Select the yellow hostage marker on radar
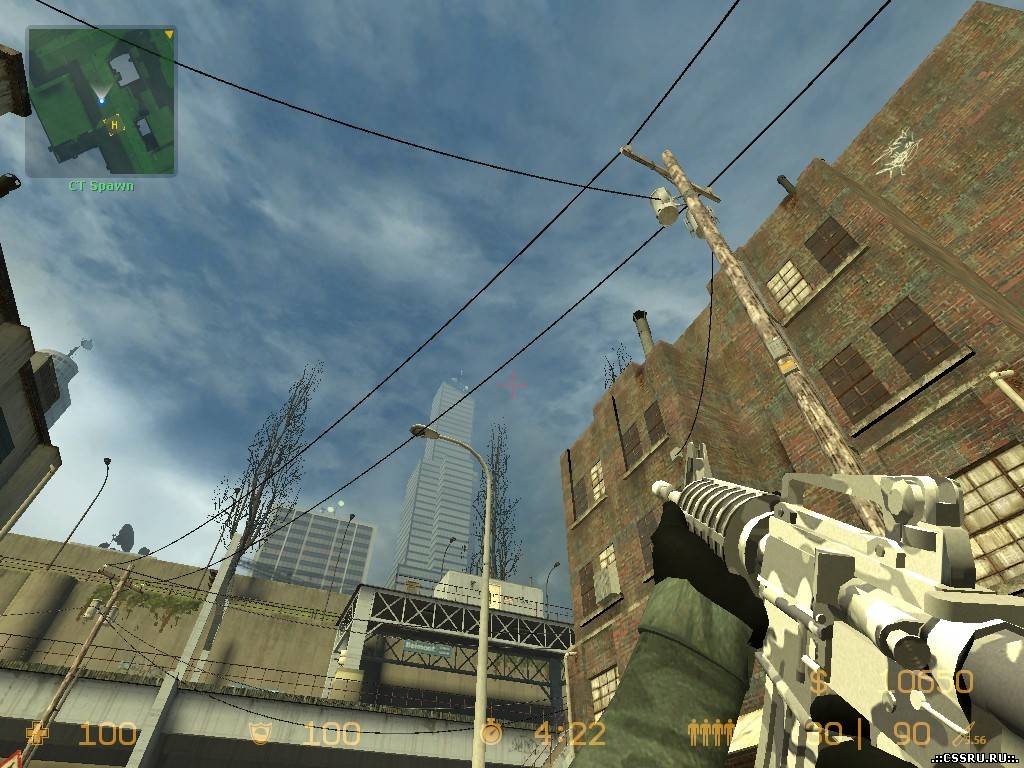This screenshot has height=768, width=1024. pyautogui.click(x=114, y=124)
